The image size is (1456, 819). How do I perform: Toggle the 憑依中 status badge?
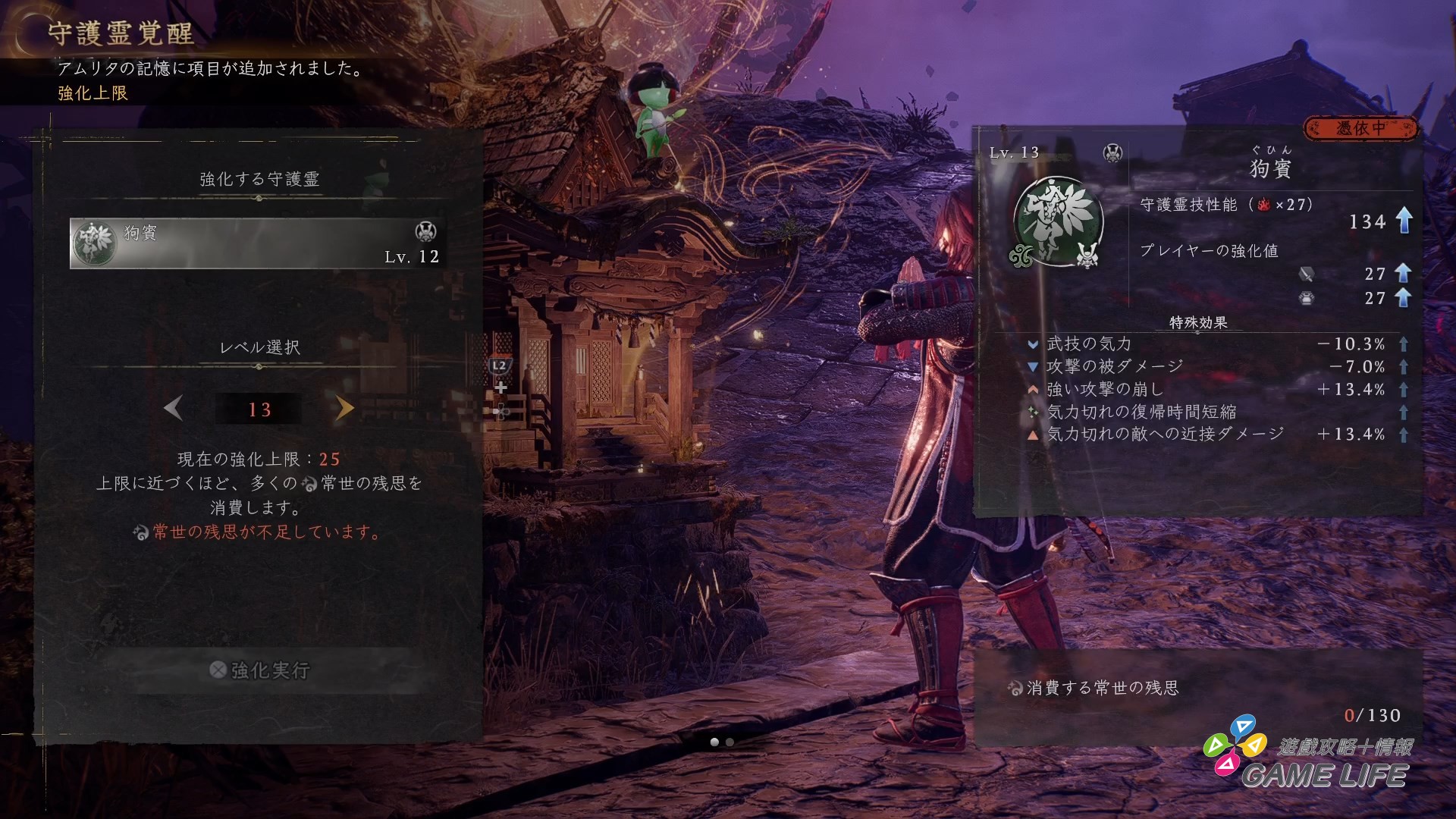pos(1361,129)
